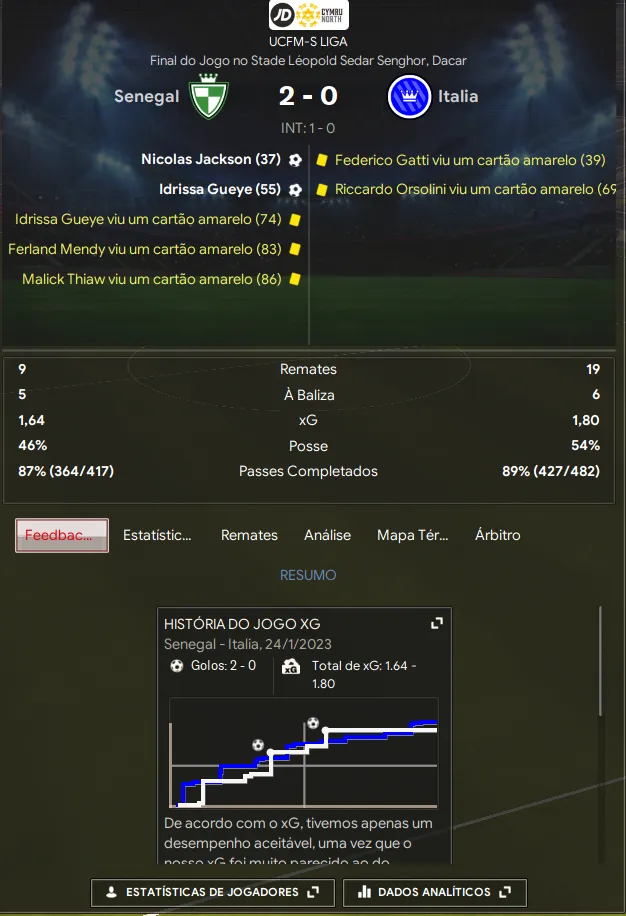Show the Análise tab

click(327, 535)
